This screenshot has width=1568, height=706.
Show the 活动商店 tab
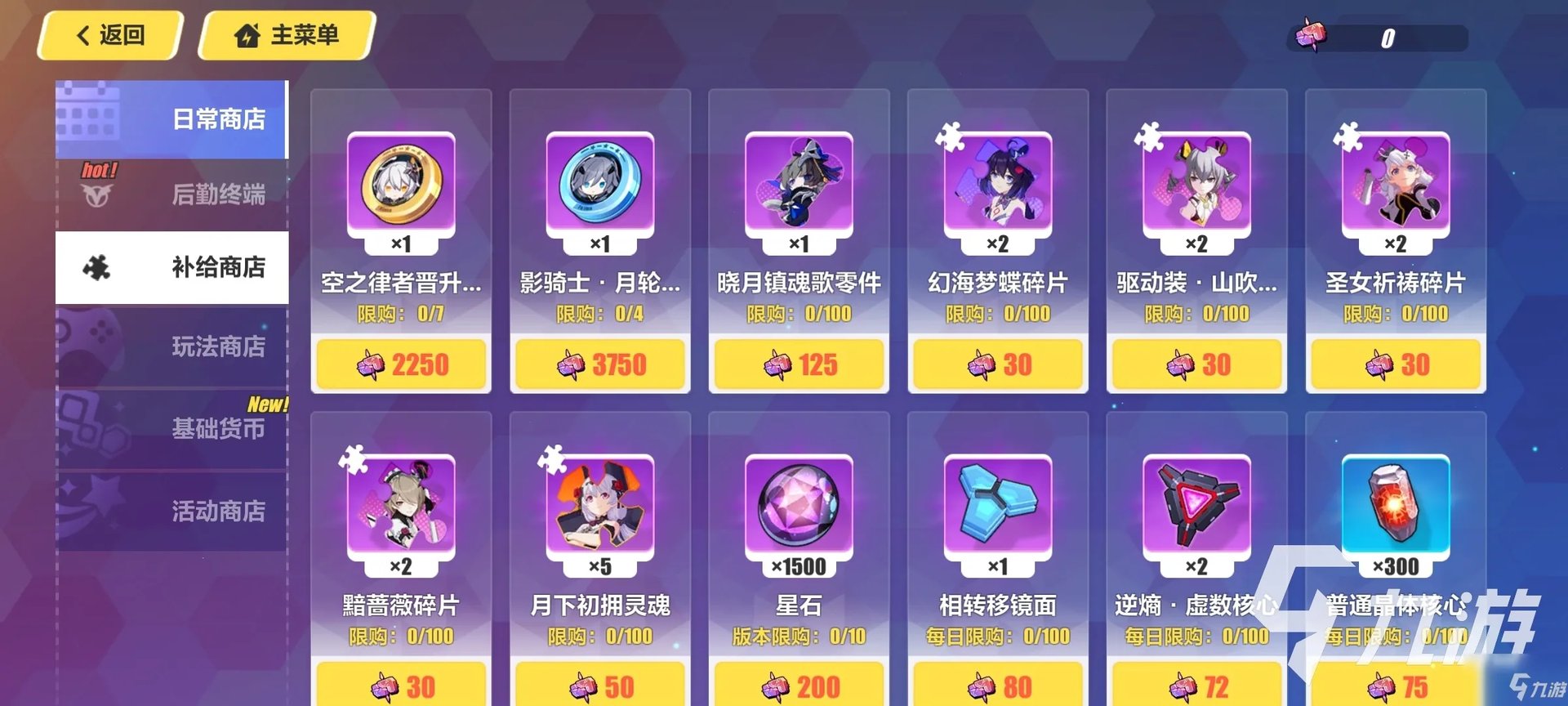coord(172,511)
